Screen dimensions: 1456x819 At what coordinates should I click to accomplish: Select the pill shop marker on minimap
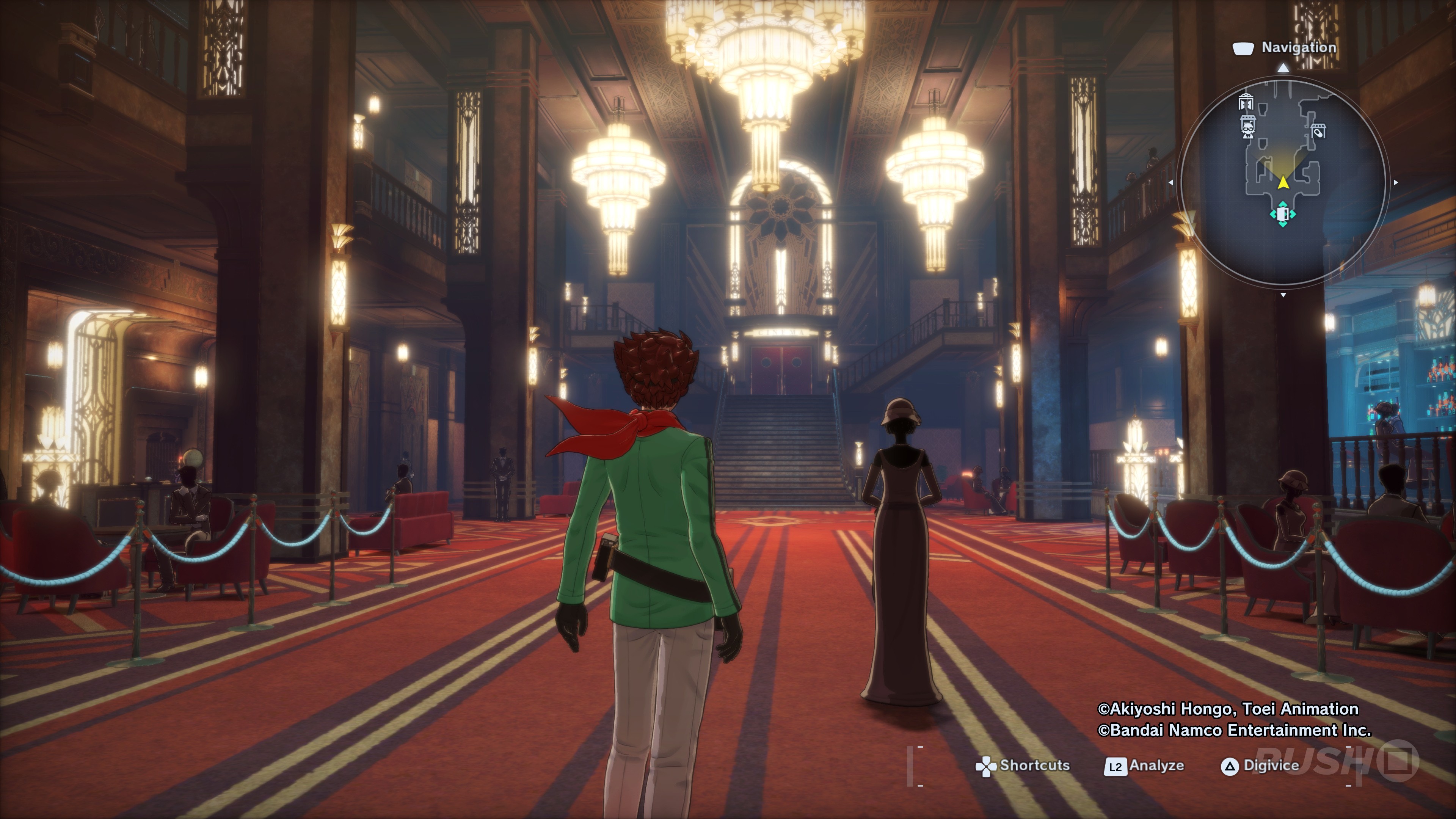coord(1318,130)
